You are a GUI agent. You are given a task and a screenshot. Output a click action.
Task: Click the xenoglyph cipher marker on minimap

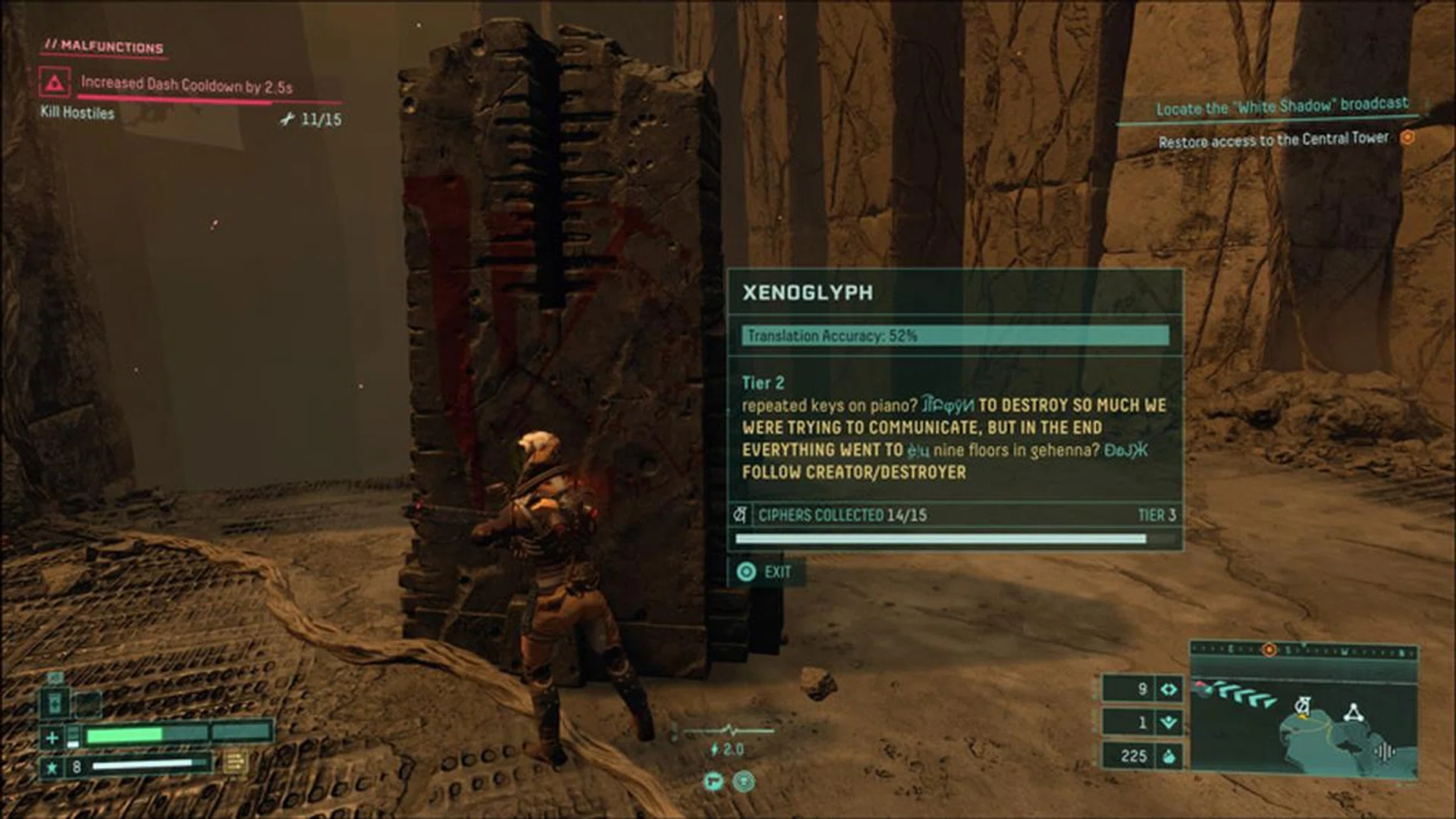[x=1302, y=707]
